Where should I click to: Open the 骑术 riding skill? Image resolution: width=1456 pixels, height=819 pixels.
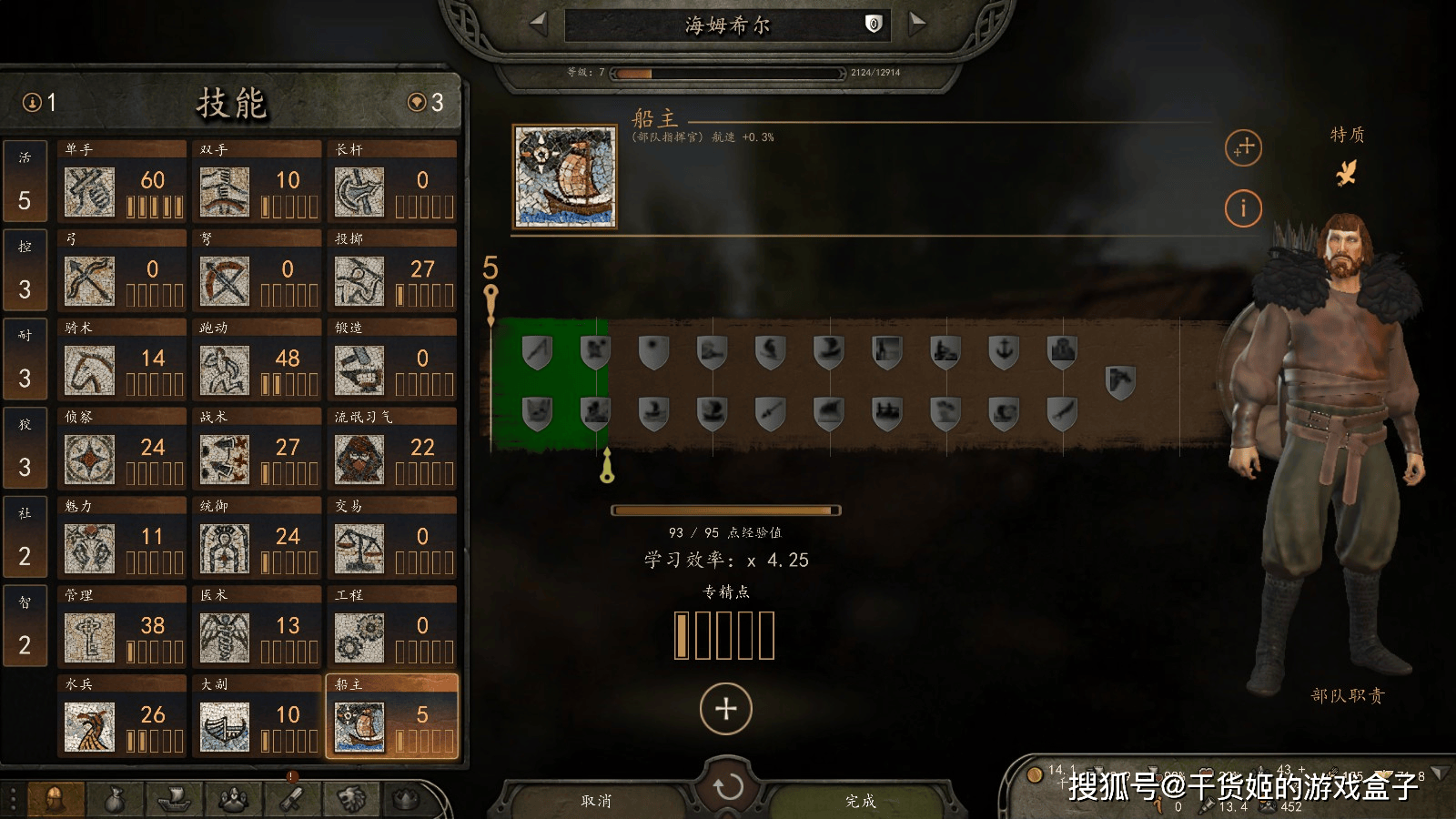(x=122, y=360)
